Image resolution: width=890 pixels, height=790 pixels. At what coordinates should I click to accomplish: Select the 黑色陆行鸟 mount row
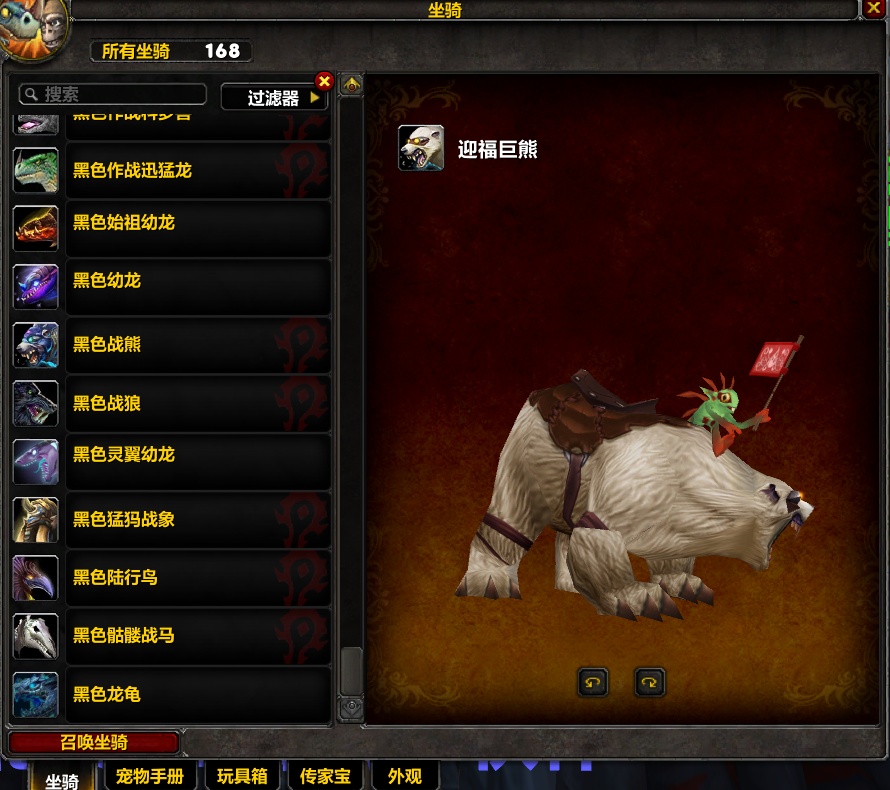point(170,577)
